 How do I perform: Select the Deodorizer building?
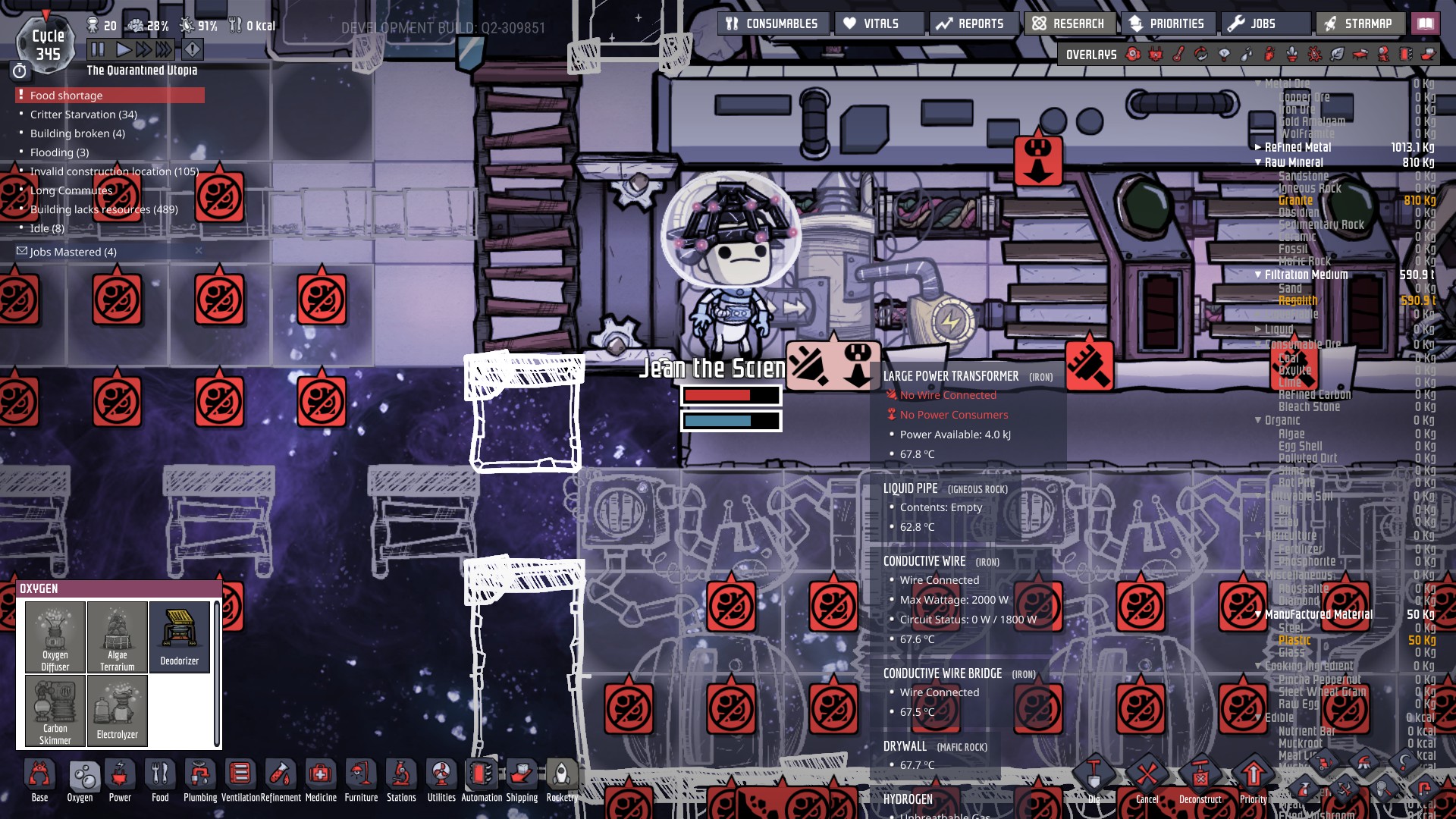click(x=180, y=637)
